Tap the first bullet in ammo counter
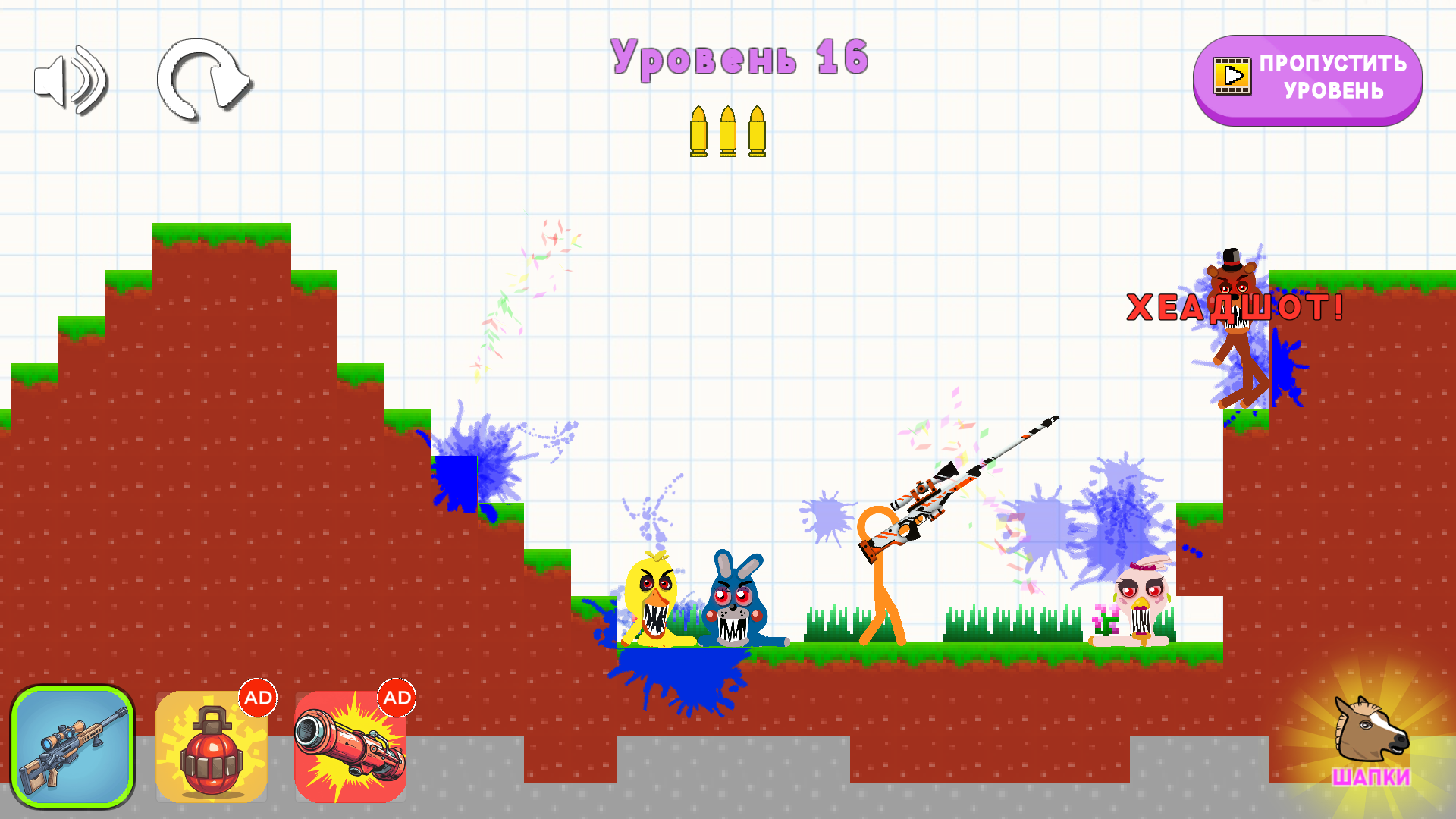 click(700, 133)
